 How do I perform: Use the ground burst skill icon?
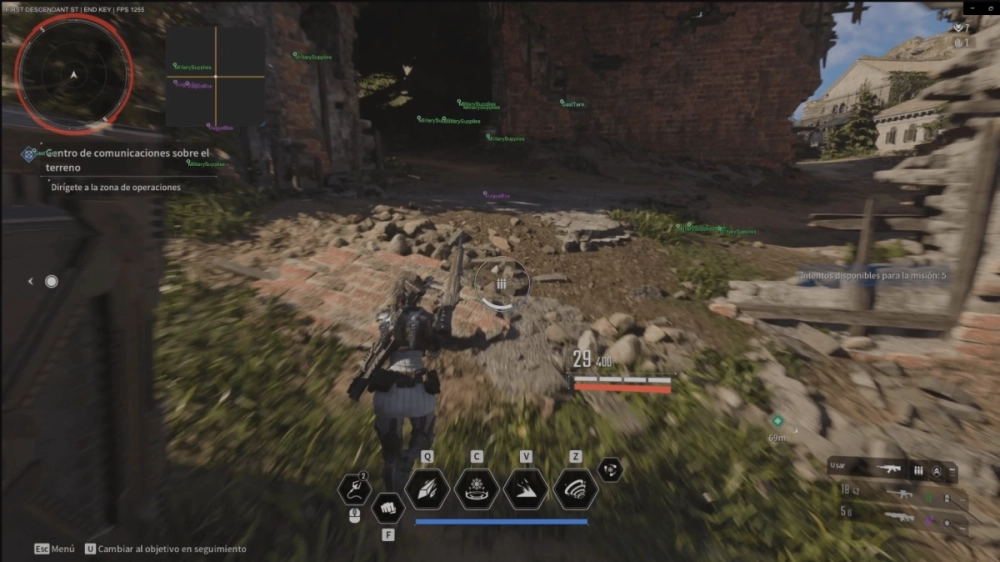[526, 488]
